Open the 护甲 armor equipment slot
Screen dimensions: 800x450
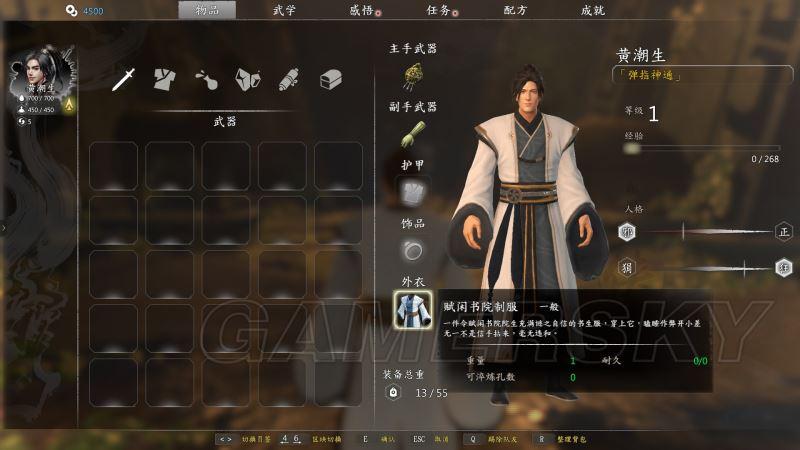(411, 191)
